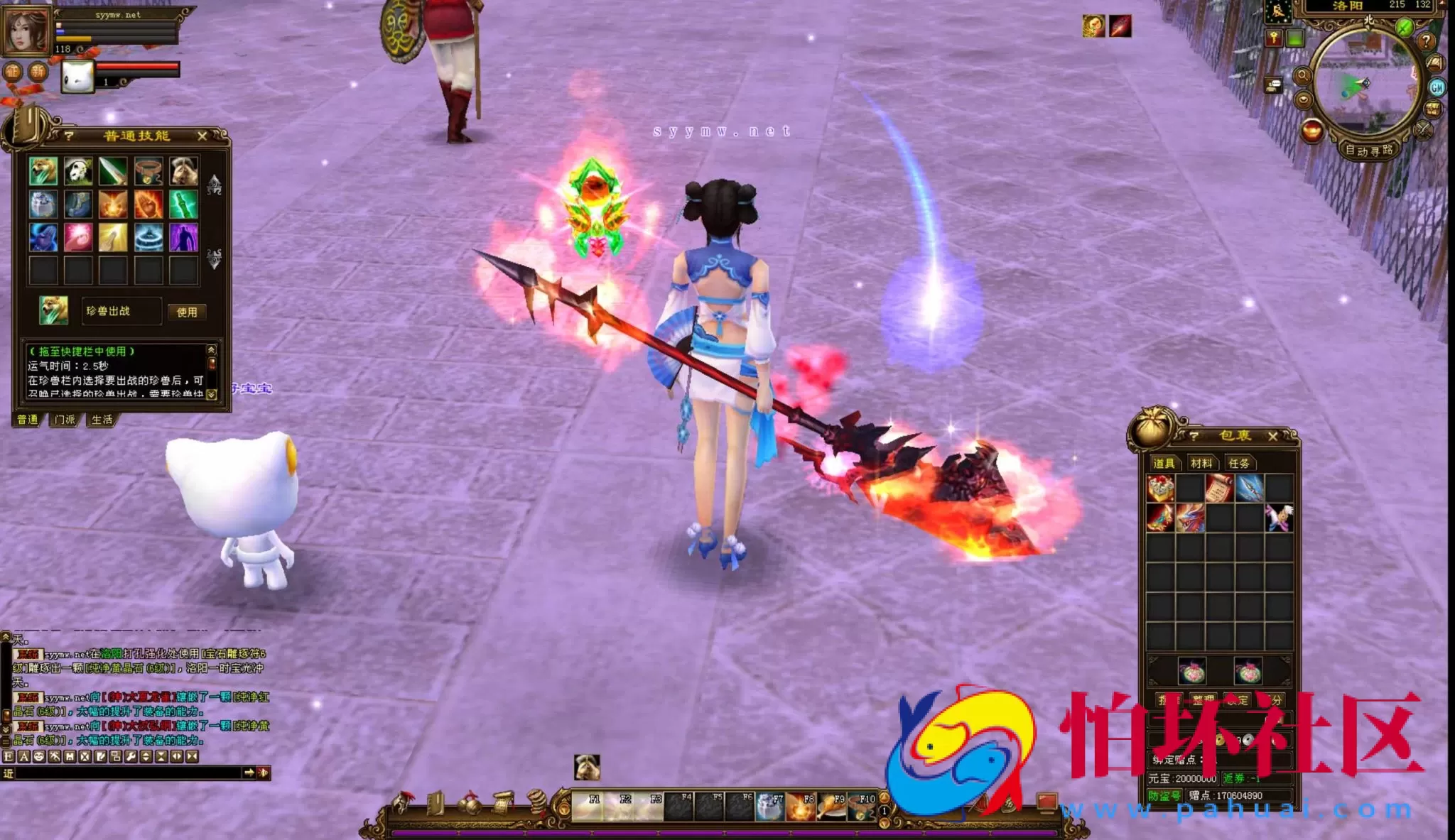Toggle the 近 chat channel selector

pos(9,773)
